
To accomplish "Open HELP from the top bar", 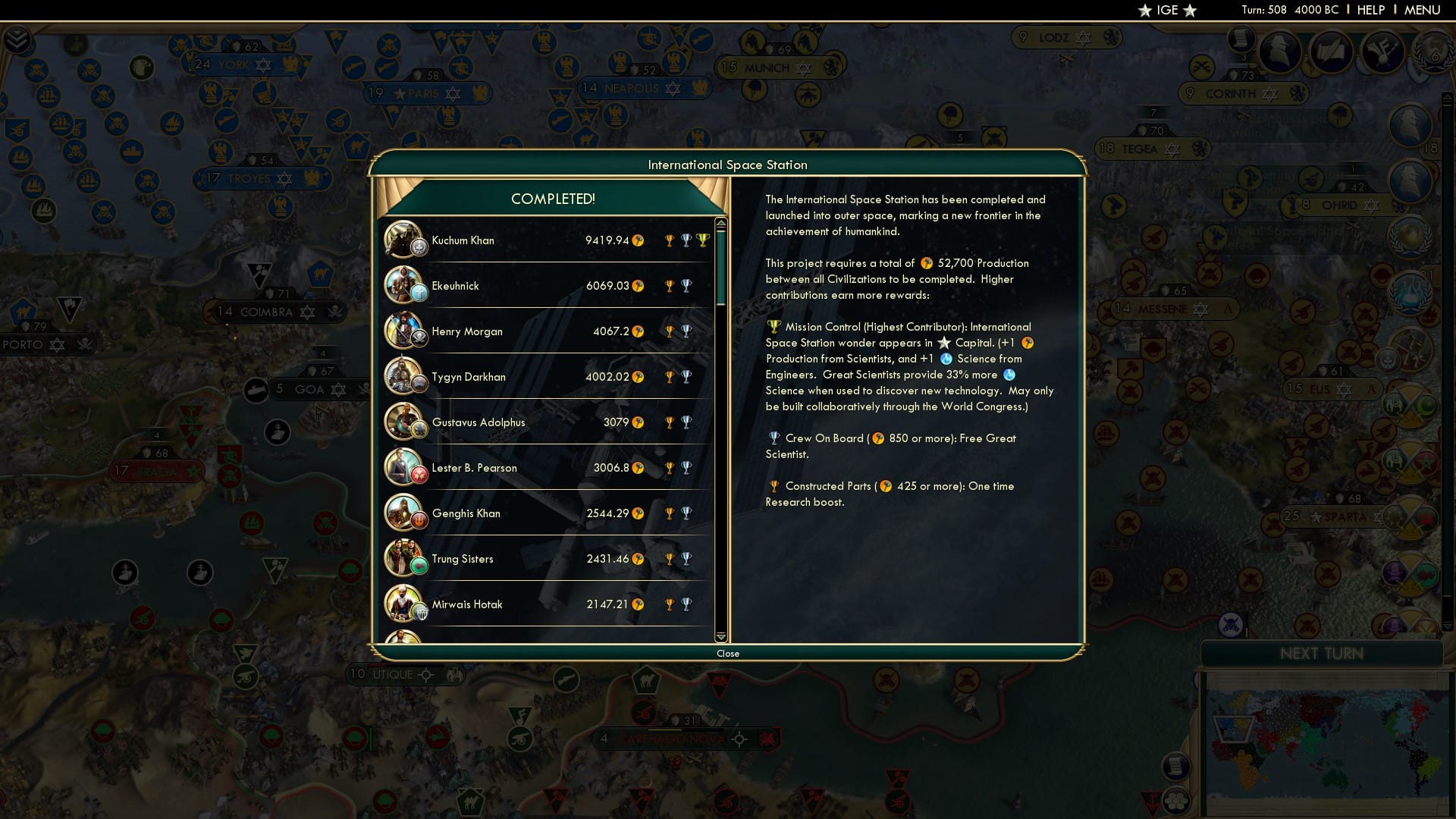I will pos(1371,10).
